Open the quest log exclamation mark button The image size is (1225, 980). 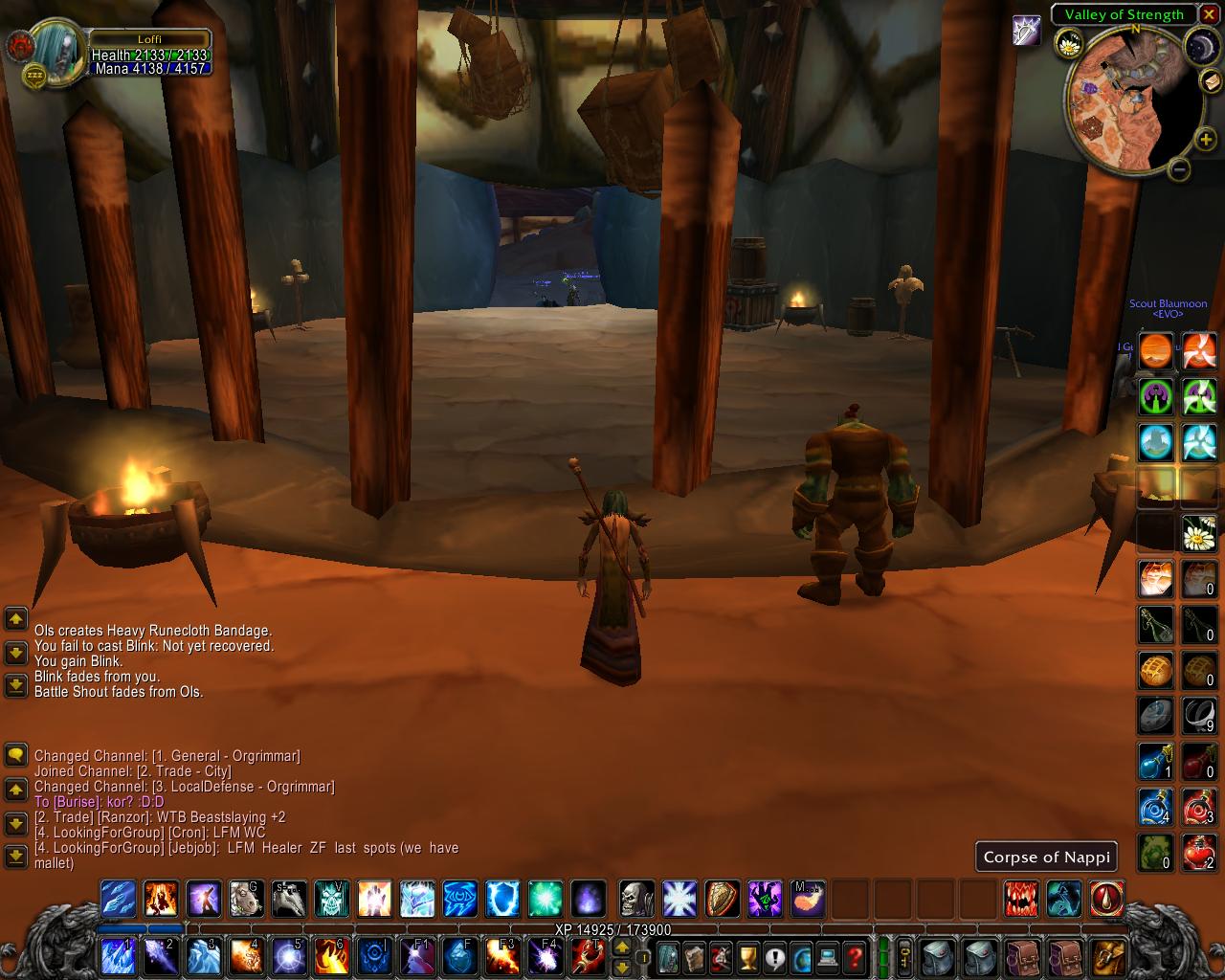pyautogui.click(x=774, y=955)
